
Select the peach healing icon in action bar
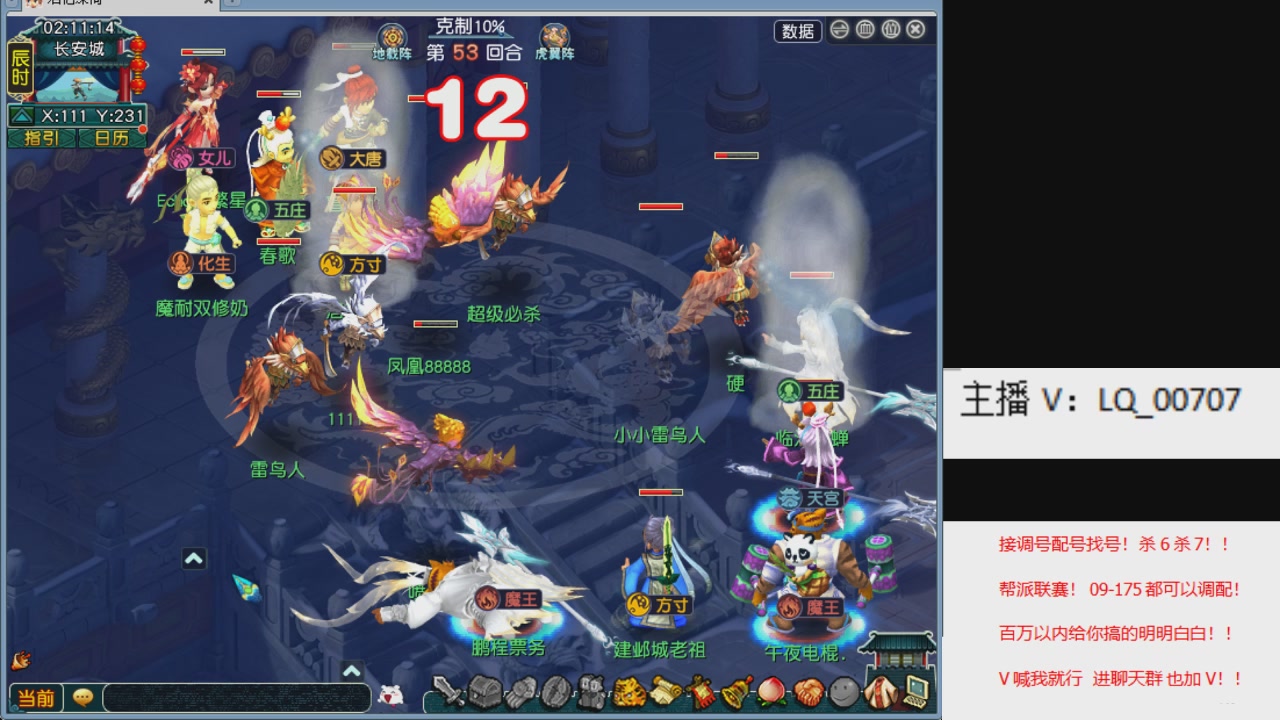click(772, 691)
